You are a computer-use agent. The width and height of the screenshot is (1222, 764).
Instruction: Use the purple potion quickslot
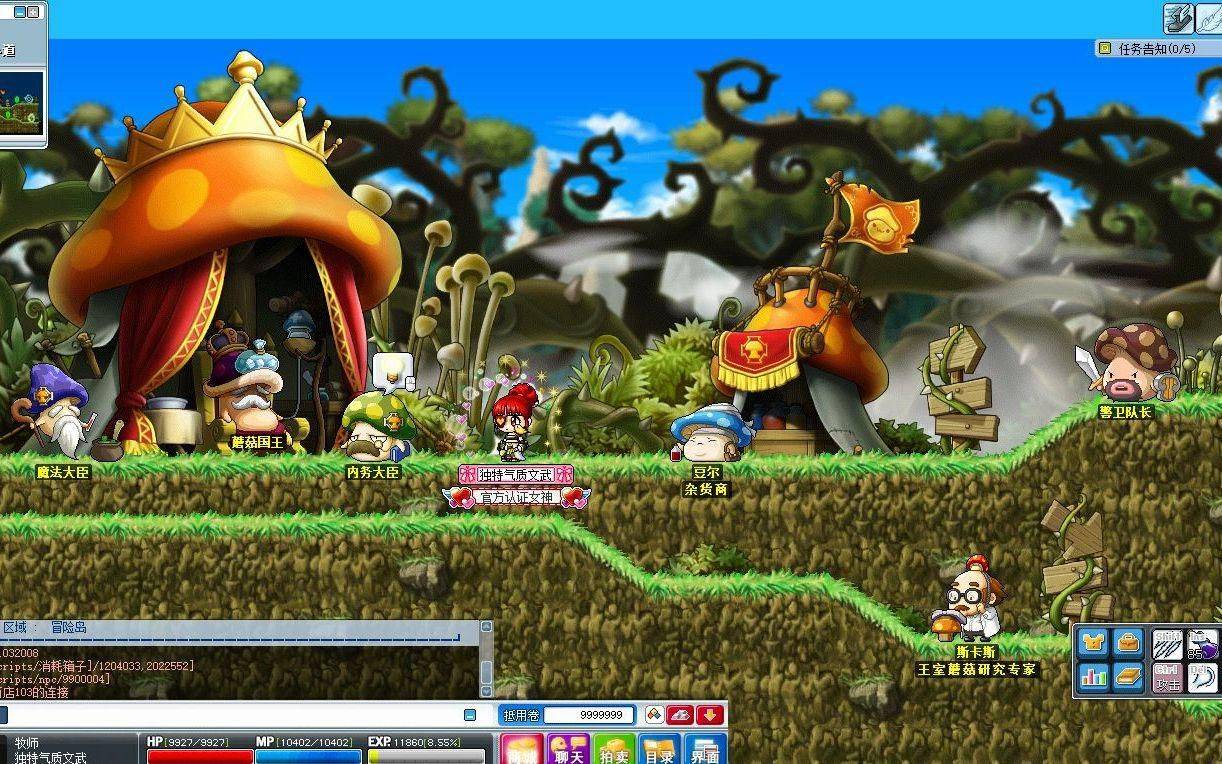point(1202,645)
